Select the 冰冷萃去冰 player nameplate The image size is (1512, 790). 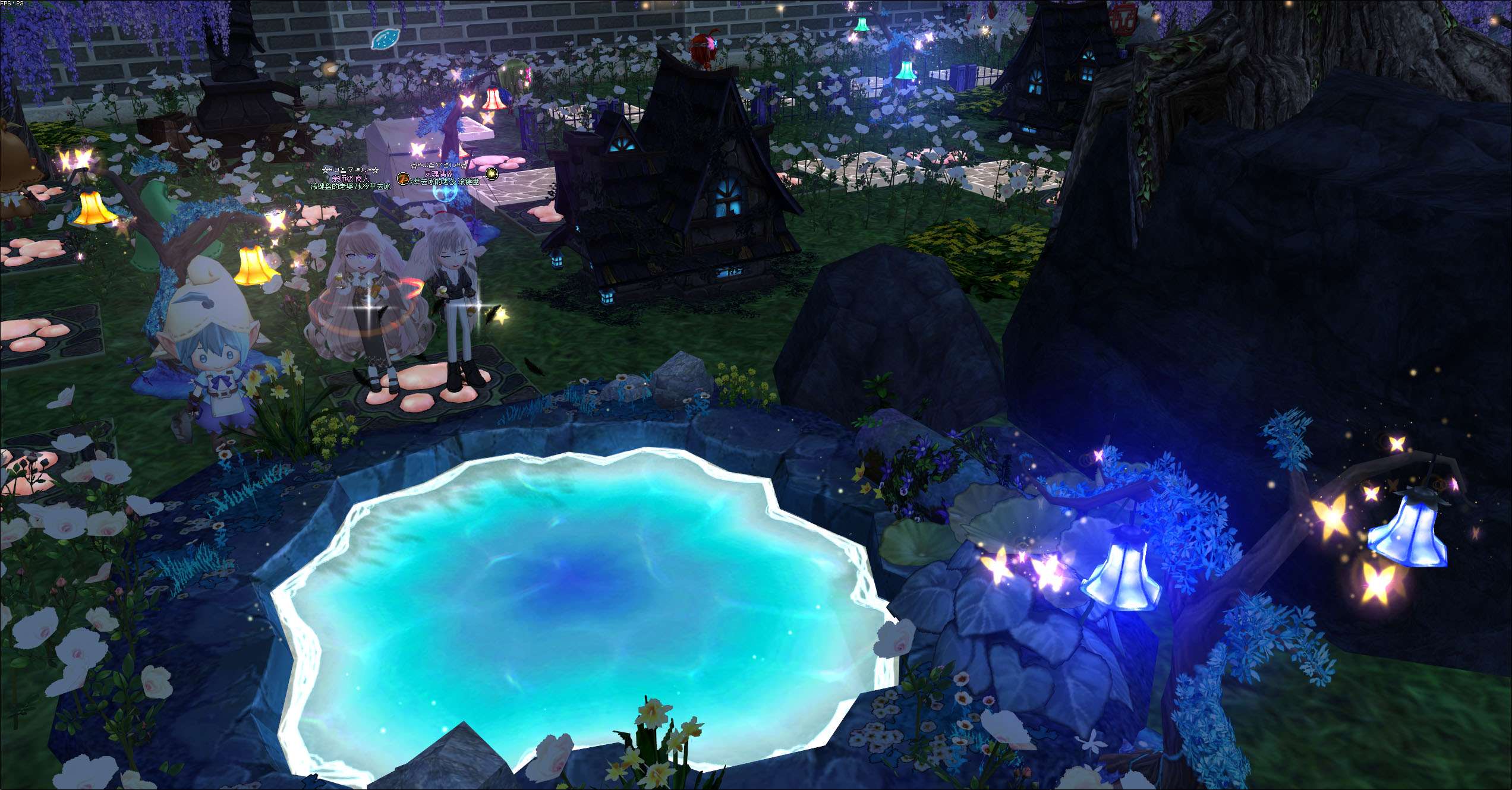point(351,186)
